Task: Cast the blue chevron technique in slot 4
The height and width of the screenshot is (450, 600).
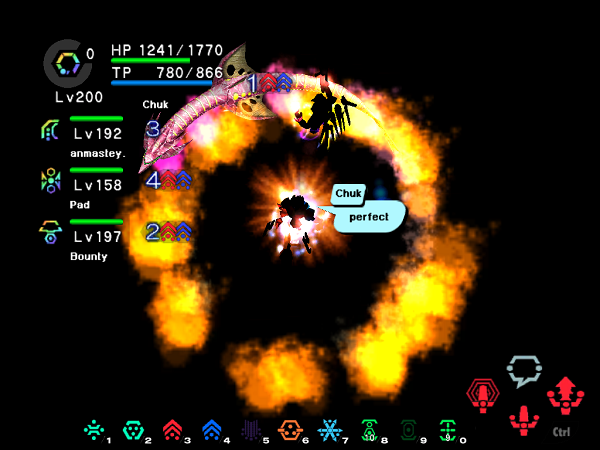Action: (211, 430)
